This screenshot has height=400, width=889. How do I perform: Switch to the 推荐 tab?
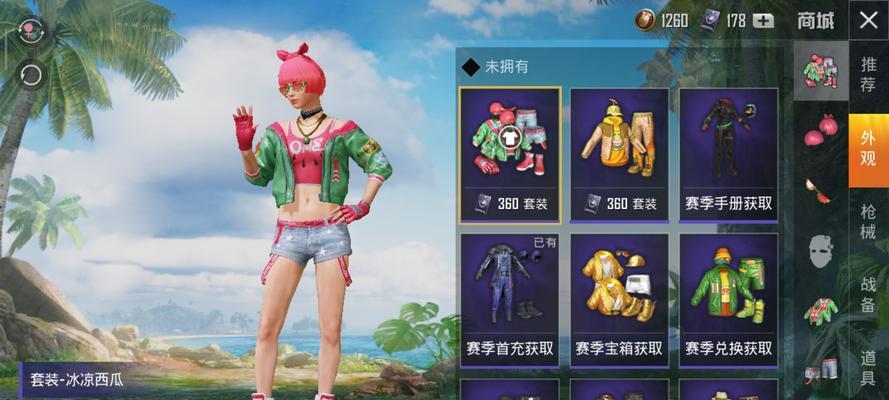pyautogui.click(x=868, y=74)
